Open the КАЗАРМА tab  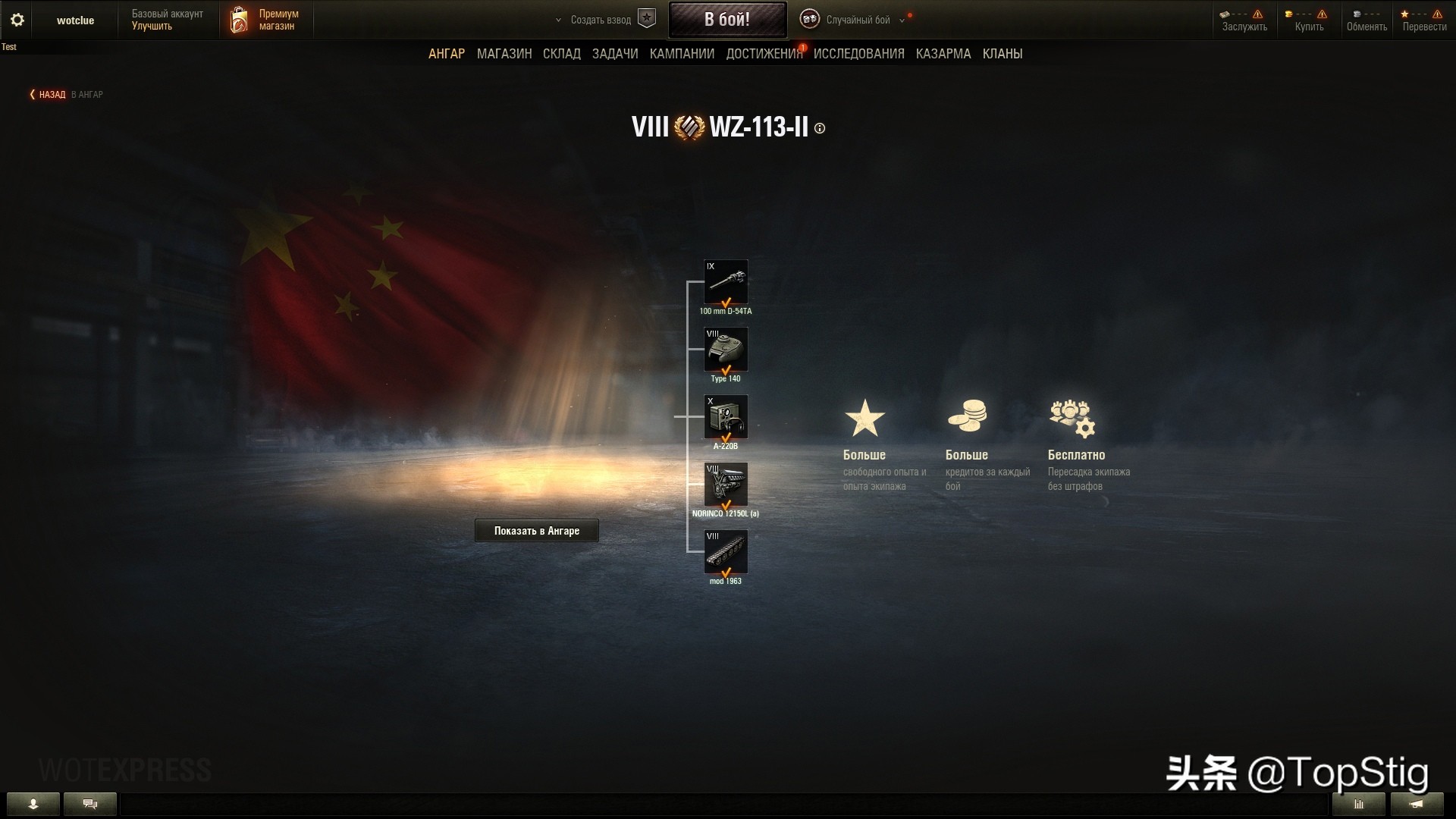(x=943, y=54)
